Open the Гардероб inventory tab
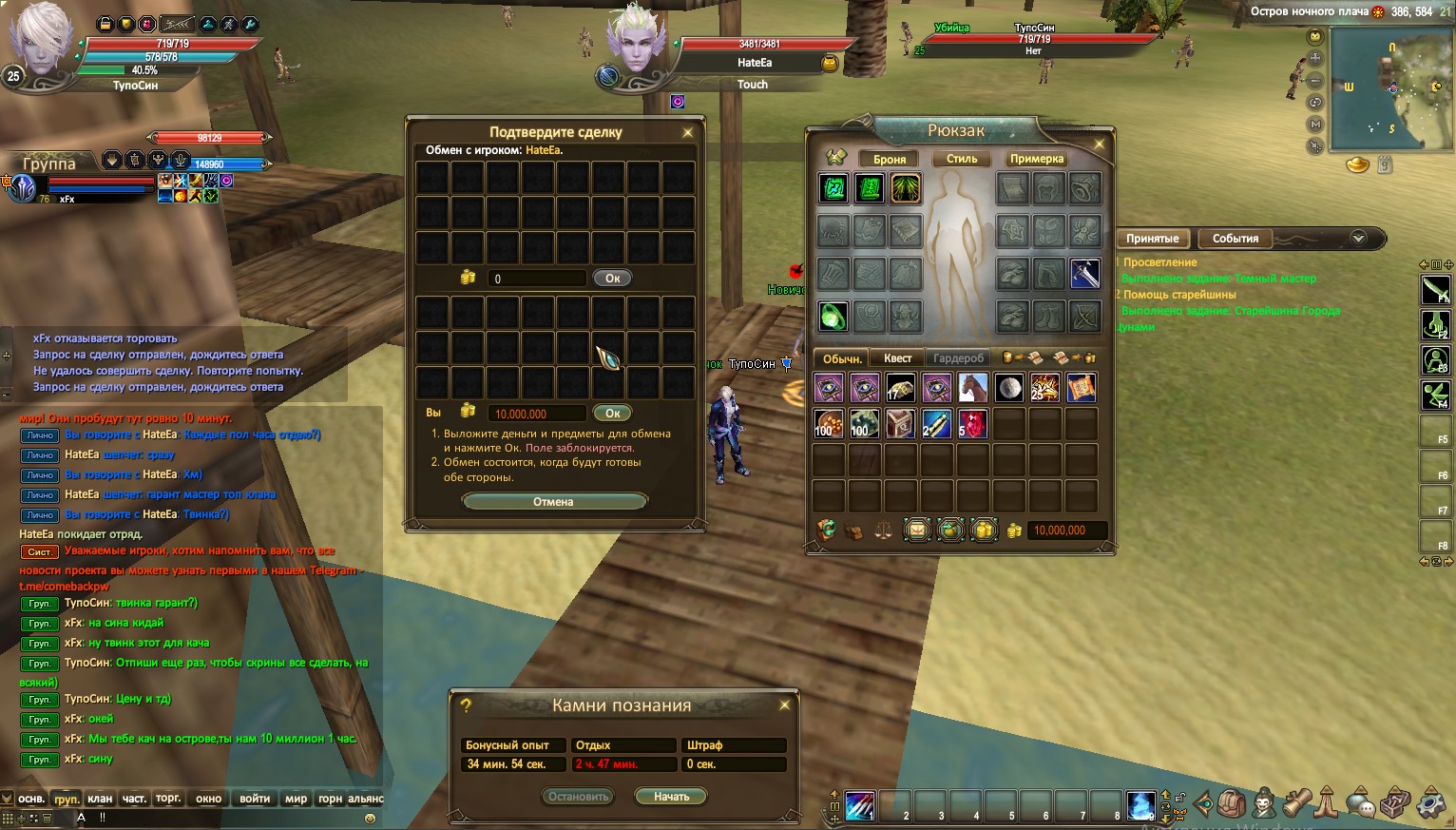Image resolution: width=1456 pixels, height=830 pixels. [x=958, y=358]
